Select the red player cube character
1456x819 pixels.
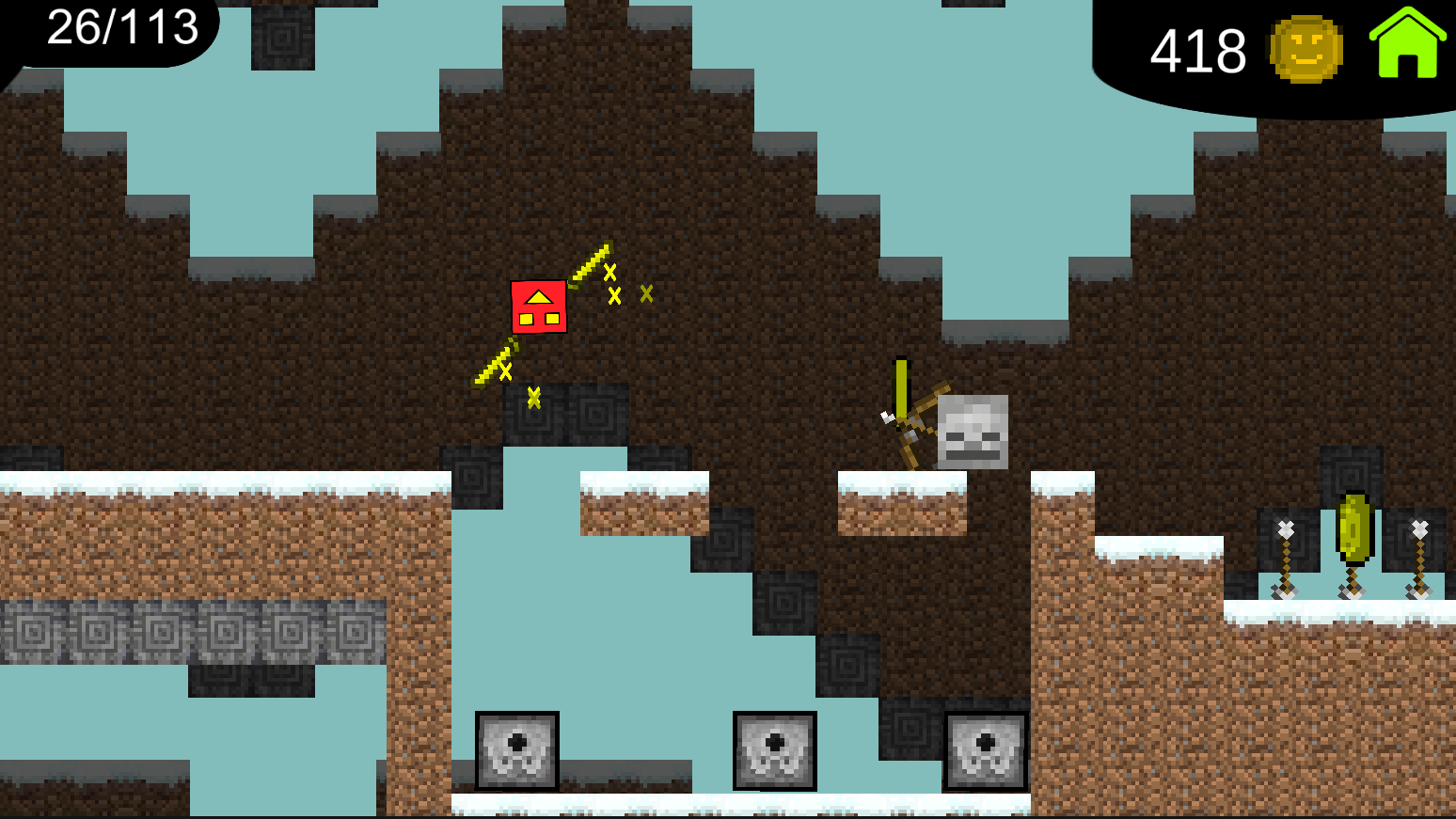[x=539, y=308]
